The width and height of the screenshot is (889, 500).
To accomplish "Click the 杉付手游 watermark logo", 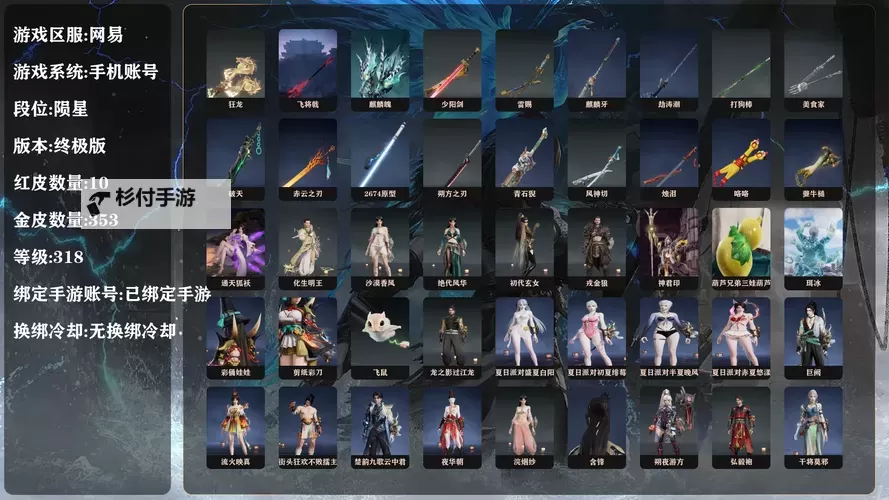I will click(155, 199).
